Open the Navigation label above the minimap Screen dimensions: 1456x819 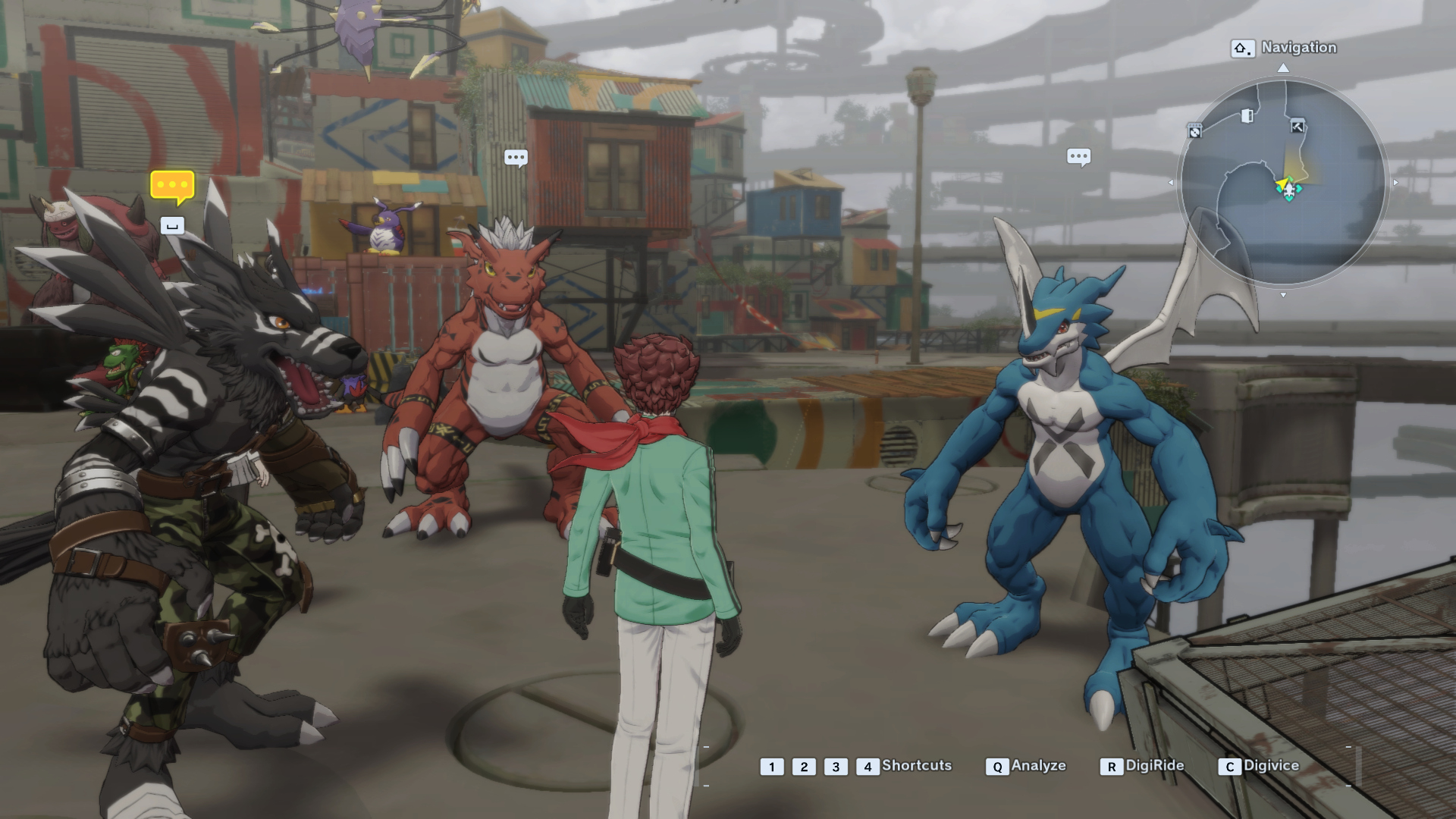(x=1298, y=48)
